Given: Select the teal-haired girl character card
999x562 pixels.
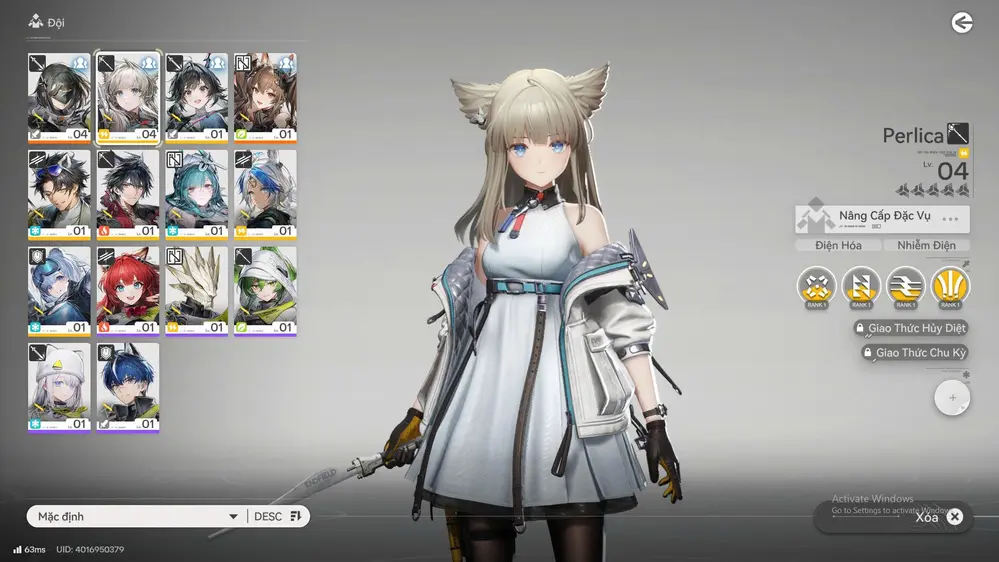Looking at the screenshot, I should click(x=196, y=195).
